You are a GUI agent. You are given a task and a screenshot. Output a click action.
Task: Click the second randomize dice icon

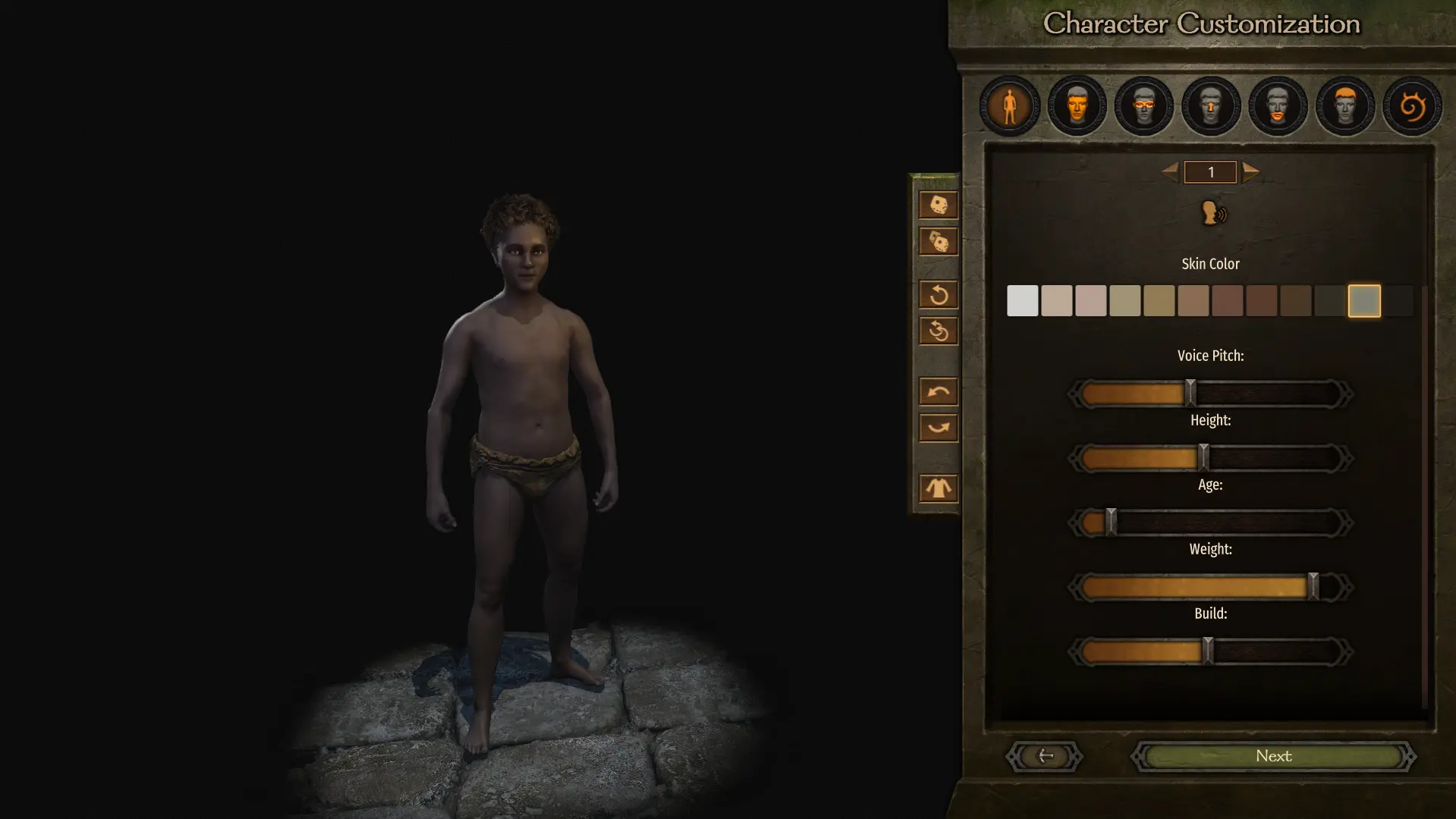coord(938,241)
